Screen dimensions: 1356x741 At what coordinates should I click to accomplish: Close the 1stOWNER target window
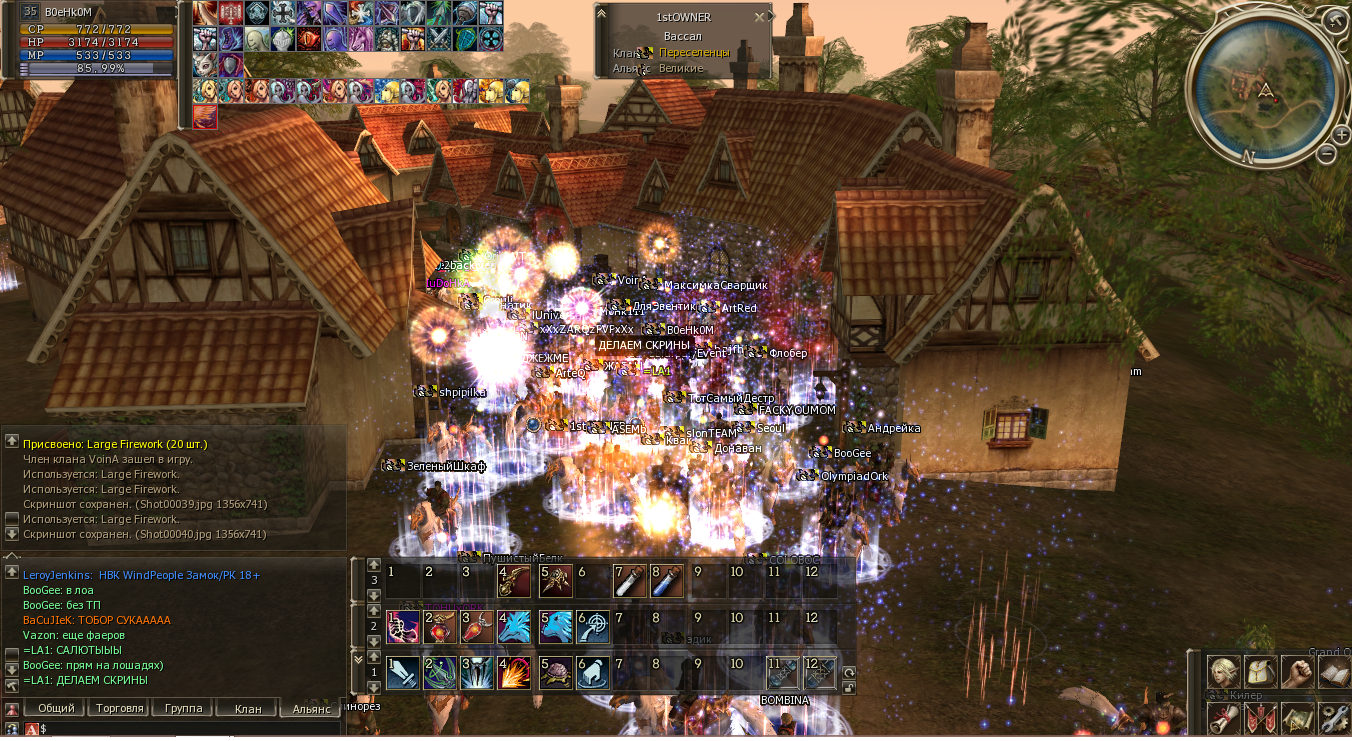click(x=760, y=17)
